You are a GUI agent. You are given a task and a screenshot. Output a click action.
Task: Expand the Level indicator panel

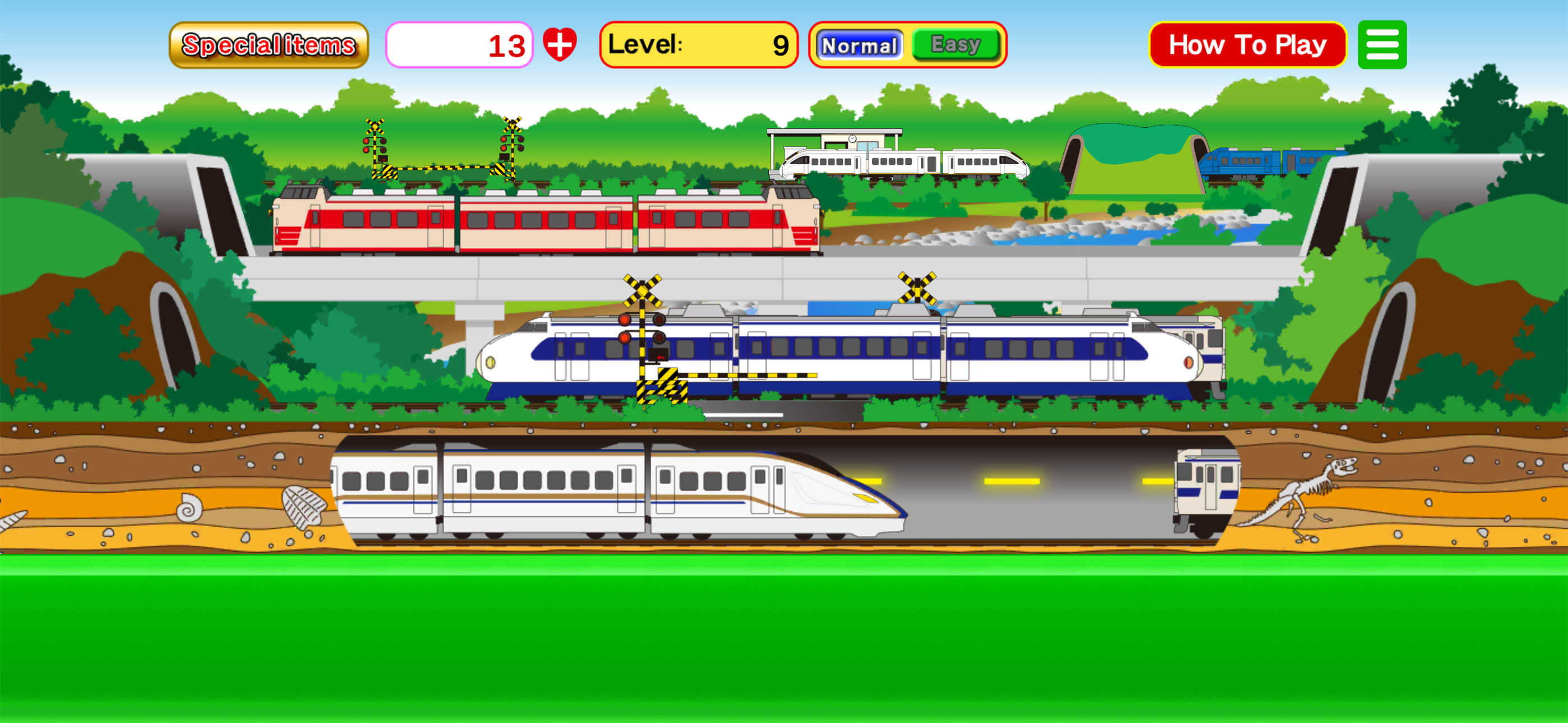[x=699, y=44]
